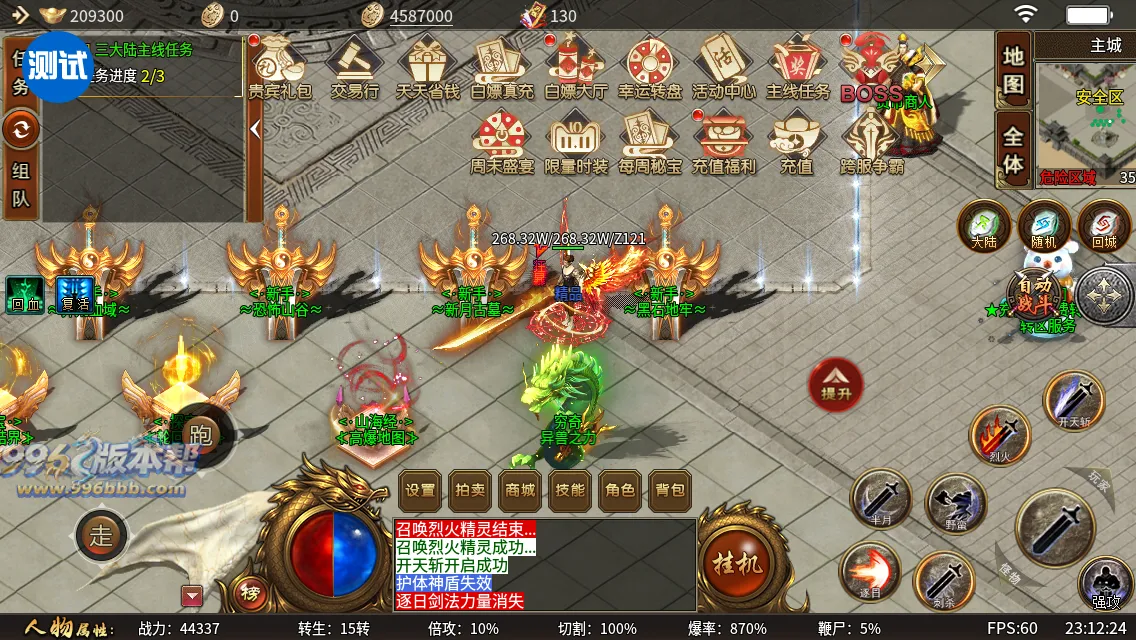The height and width of the screenshot is (640, 1136).
Task: Activate the 开天斩 skill
Action: [1074, 400]
